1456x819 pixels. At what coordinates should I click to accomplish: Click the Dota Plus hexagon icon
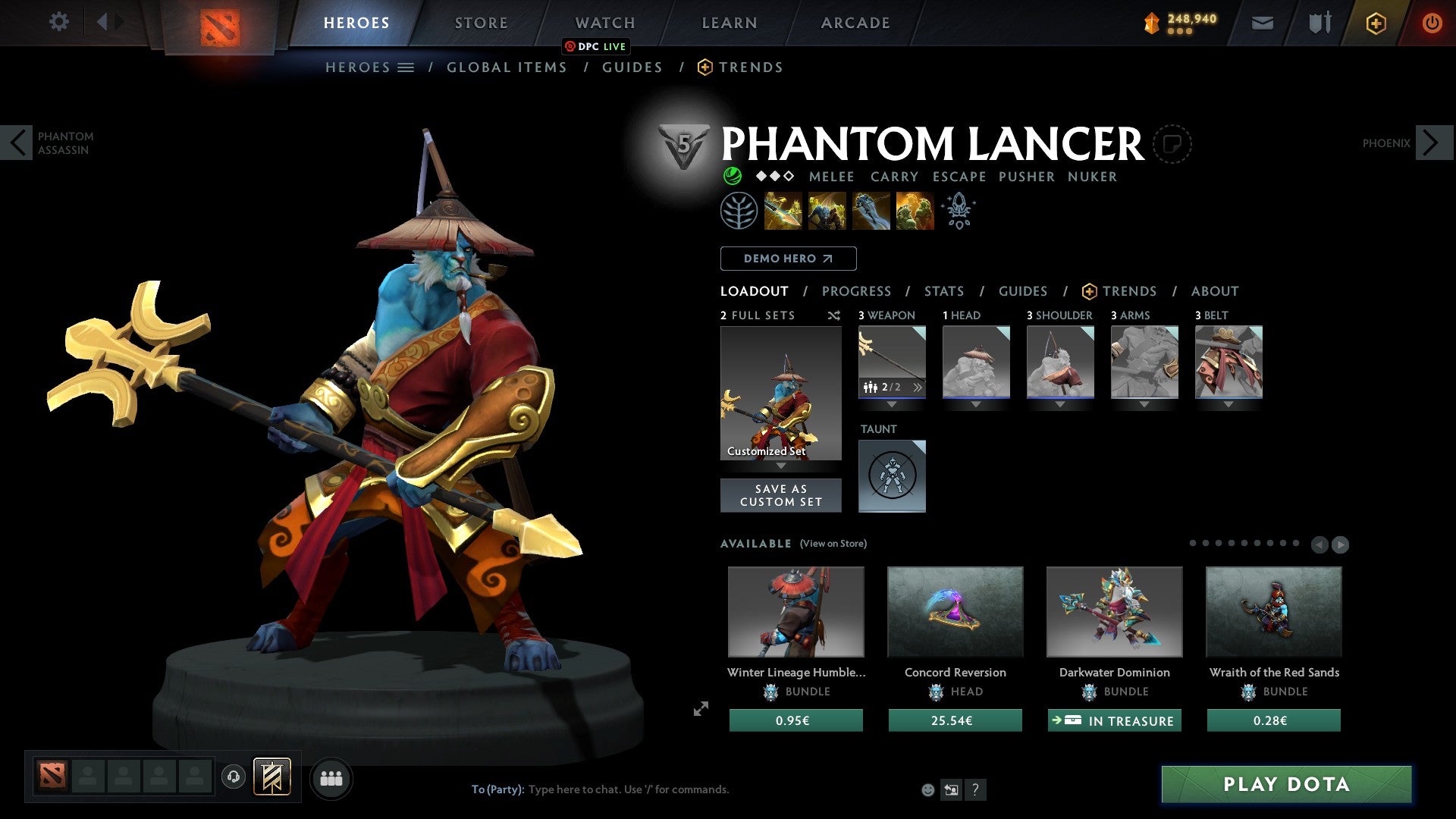click(1375, 22)
